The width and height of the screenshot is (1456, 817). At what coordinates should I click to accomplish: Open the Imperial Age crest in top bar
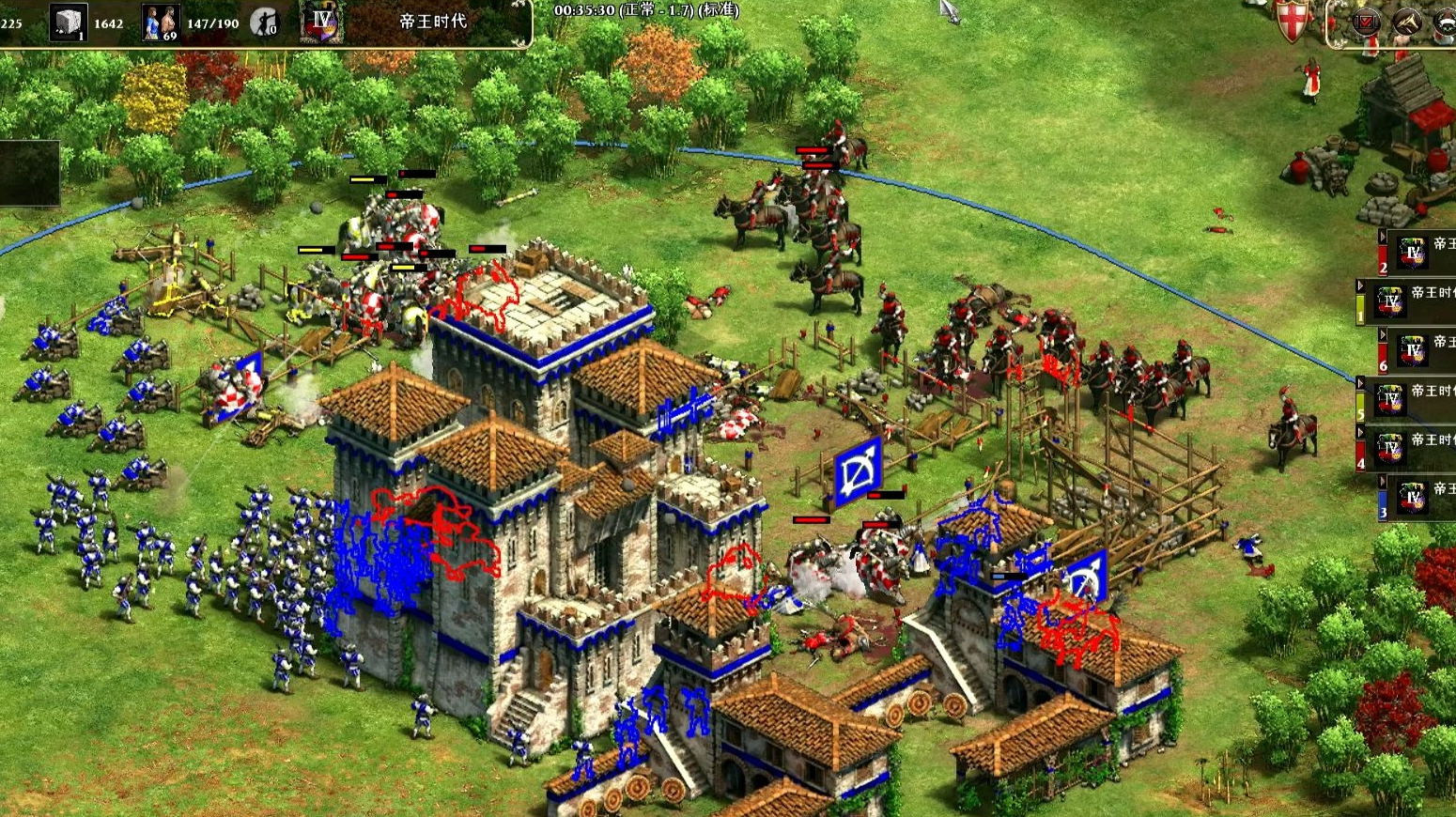tap(322, 22)
